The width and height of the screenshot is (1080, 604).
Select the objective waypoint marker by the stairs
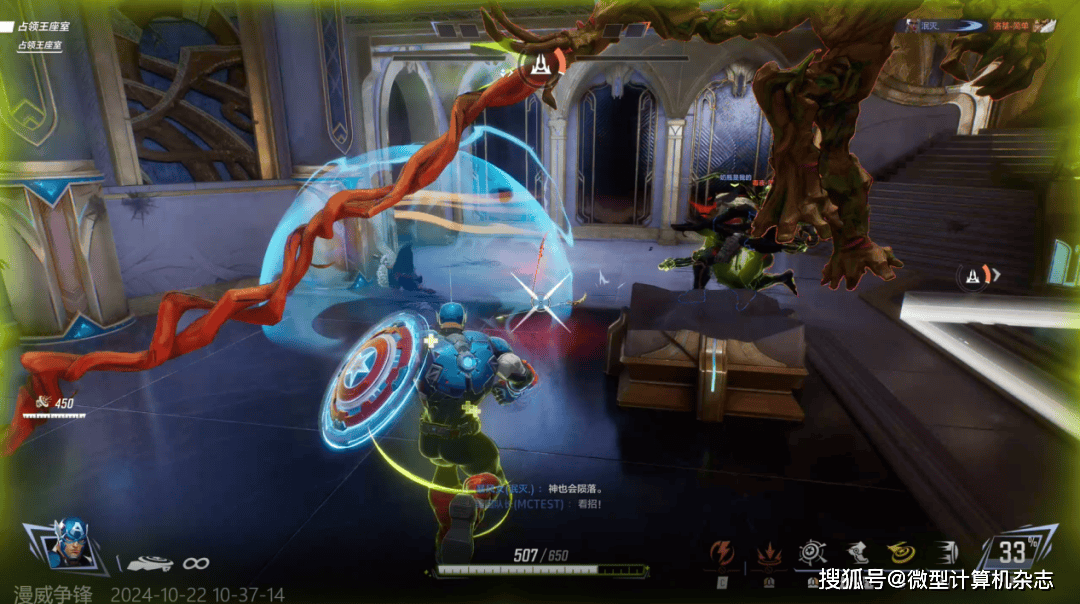tap(975, 275)
